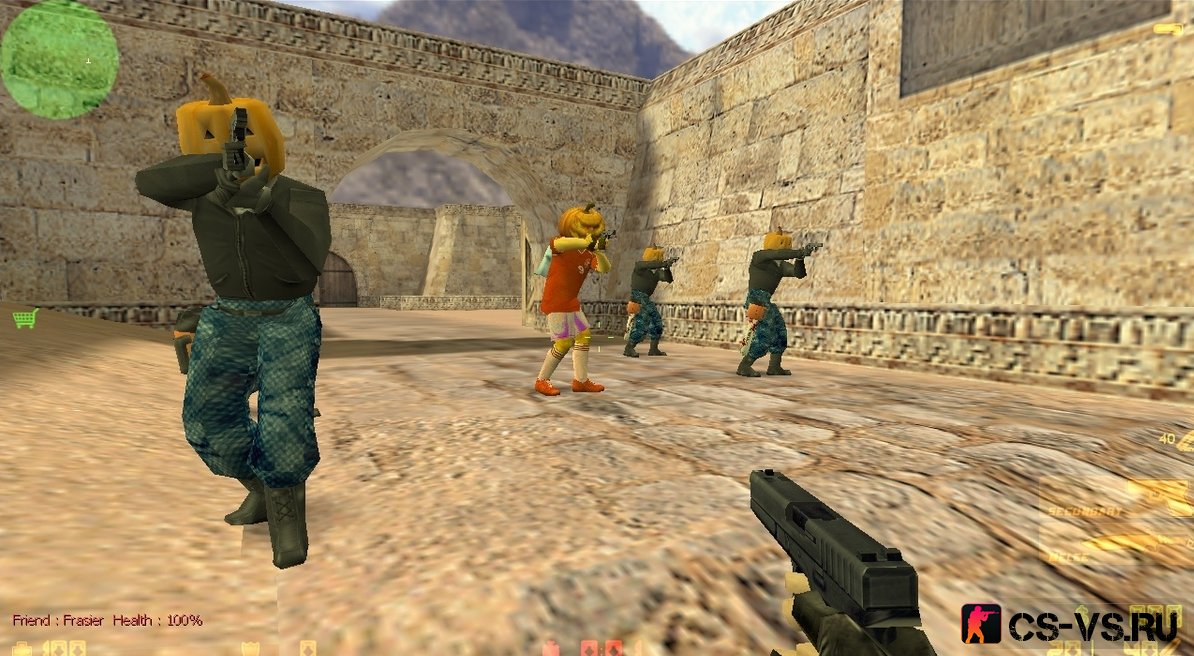Click the flashlight icon
The width and height of the screenshot is (1194, 656).
point(1167,30)
